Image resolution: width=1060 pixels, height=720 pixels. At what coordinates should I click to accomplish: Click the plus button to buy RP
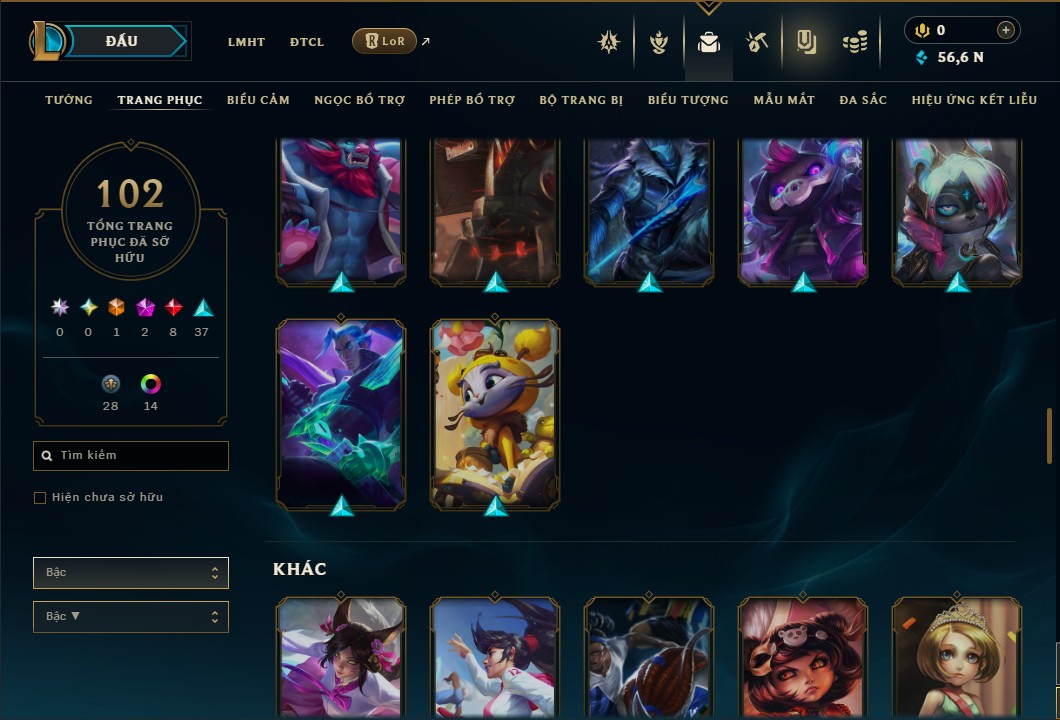[x=1005, y=31]
